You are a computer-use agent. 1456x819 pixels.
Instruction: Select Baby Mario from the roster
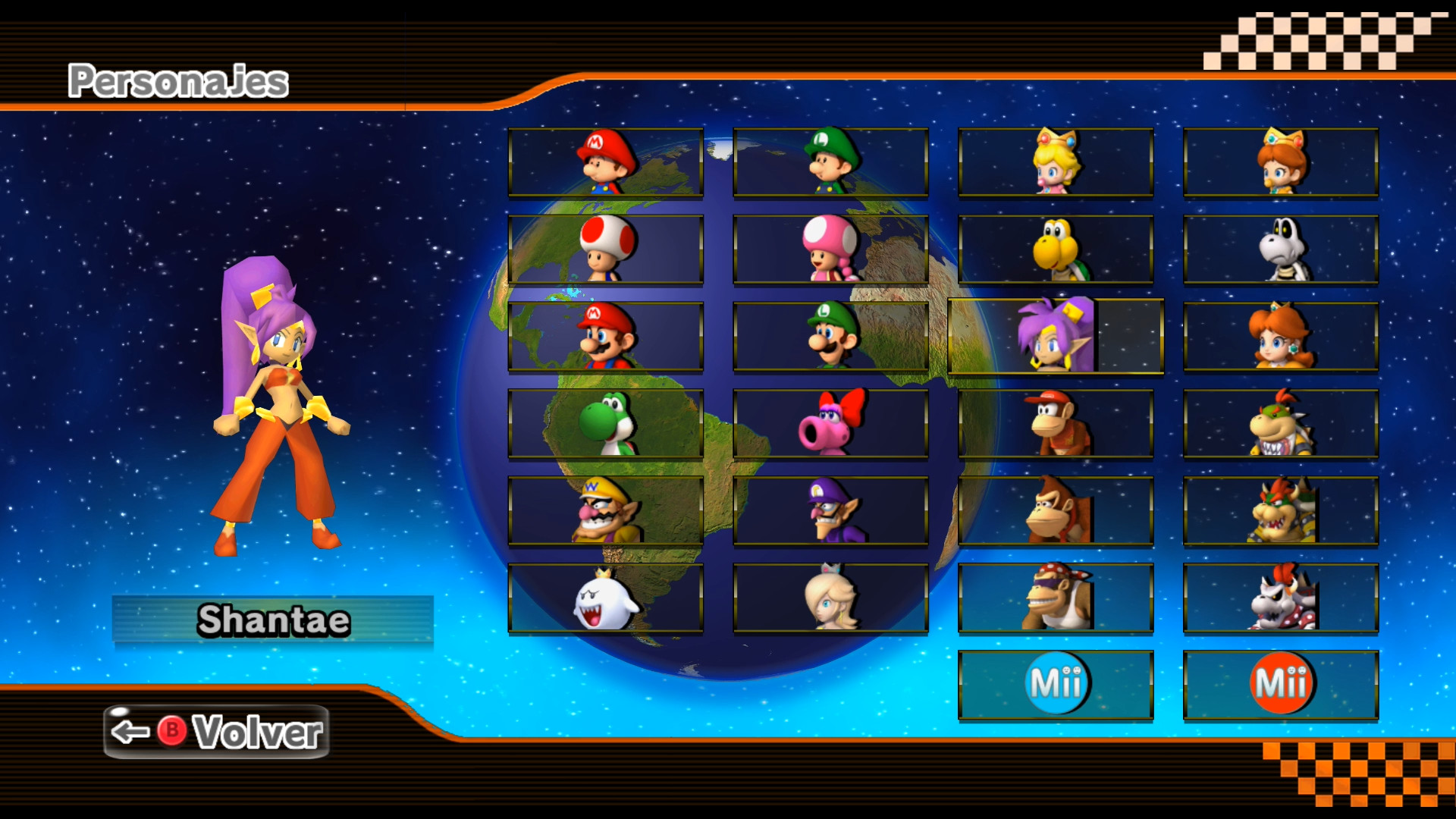point(604,162)
